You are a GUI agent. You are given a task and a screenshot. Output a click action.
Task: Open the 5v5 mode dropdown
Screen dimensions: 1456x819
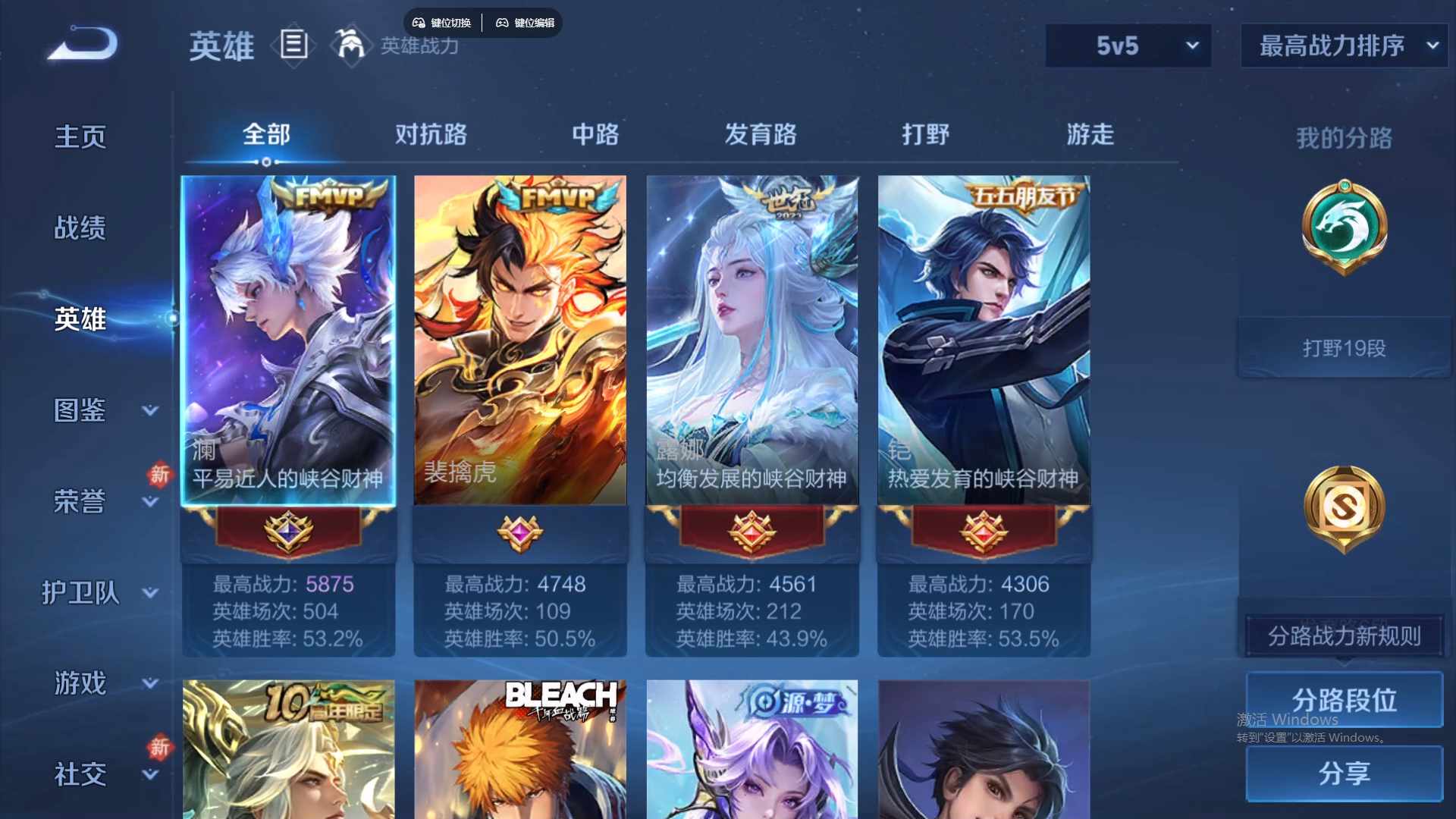pos(1128,45)
